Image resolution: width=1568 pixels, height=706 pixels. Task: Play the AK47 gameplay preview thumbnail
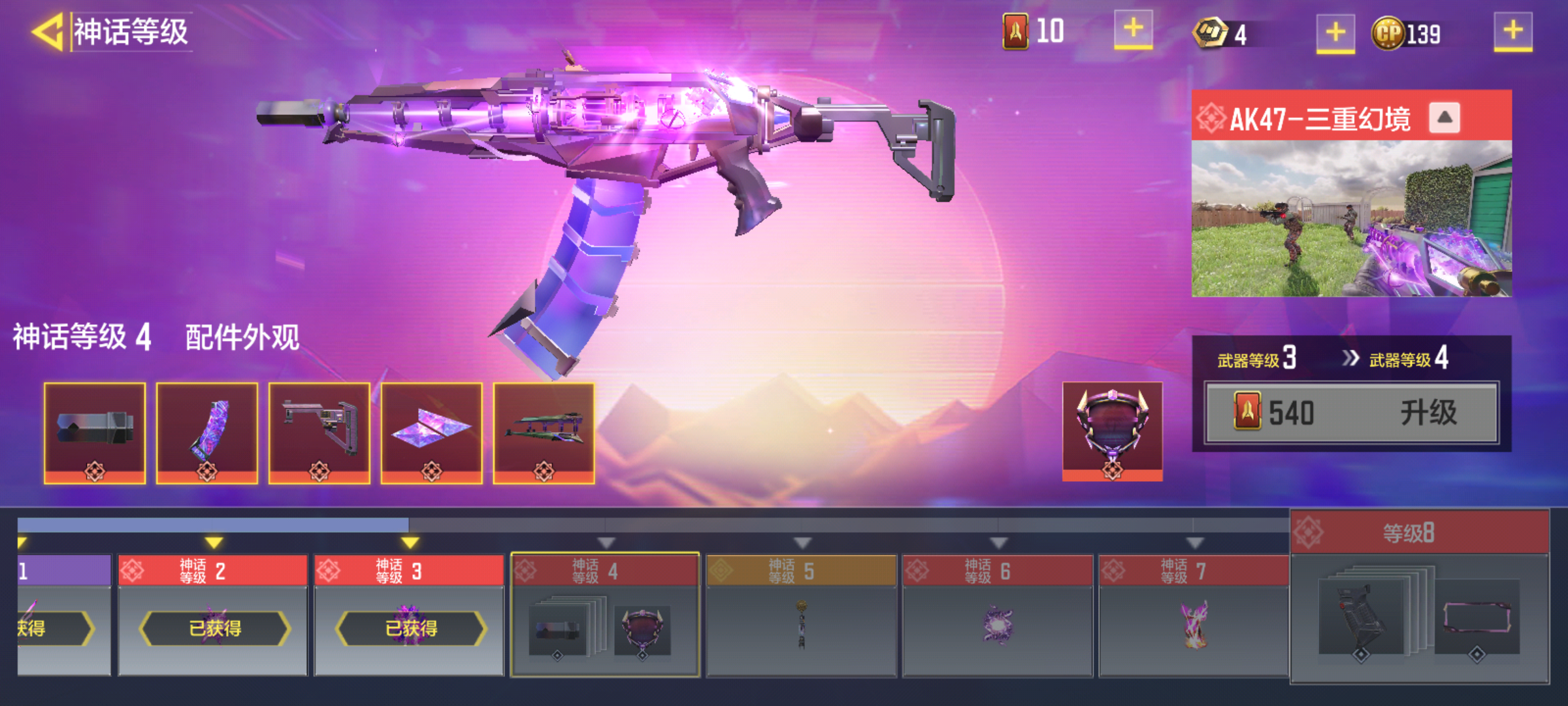[1351, 219]
